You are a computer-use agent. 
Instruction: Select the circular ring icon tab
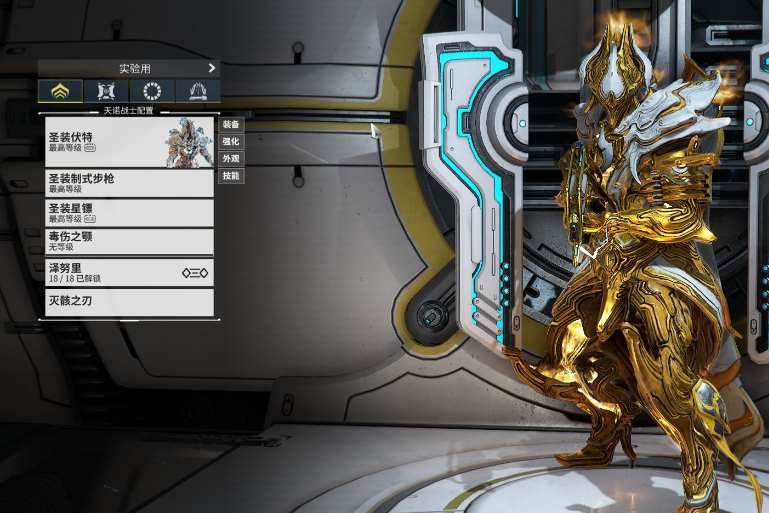point(152,91)
